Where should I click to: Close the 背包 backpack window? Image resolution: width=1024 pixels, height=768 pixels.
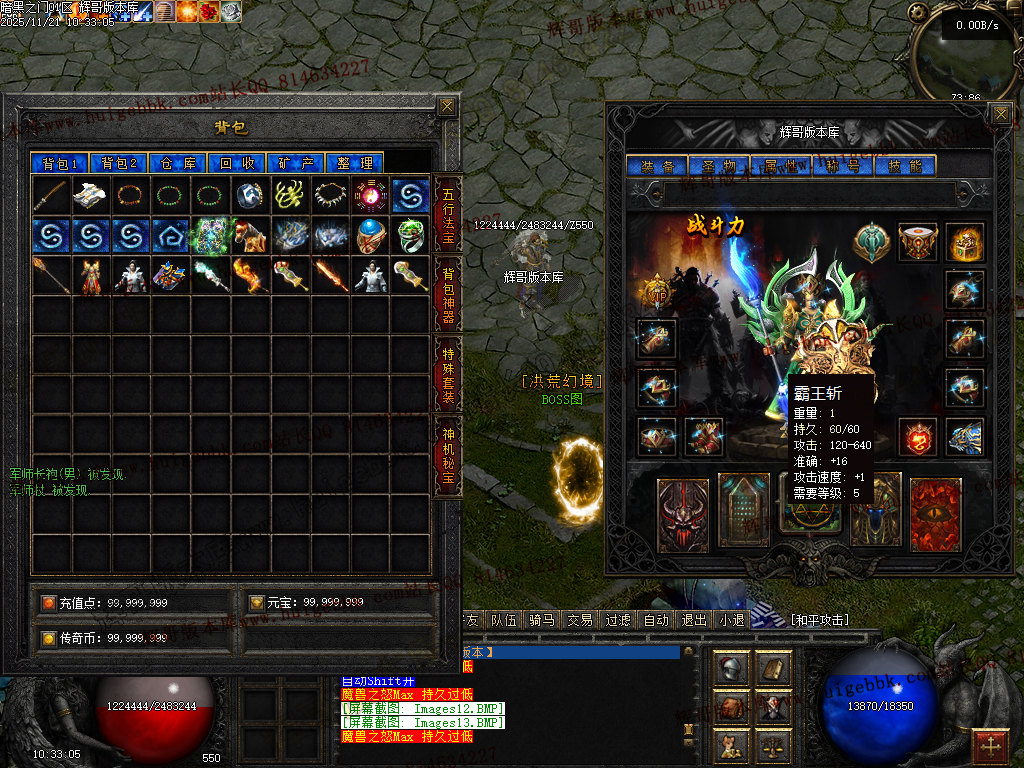click(x=447, y=106)
